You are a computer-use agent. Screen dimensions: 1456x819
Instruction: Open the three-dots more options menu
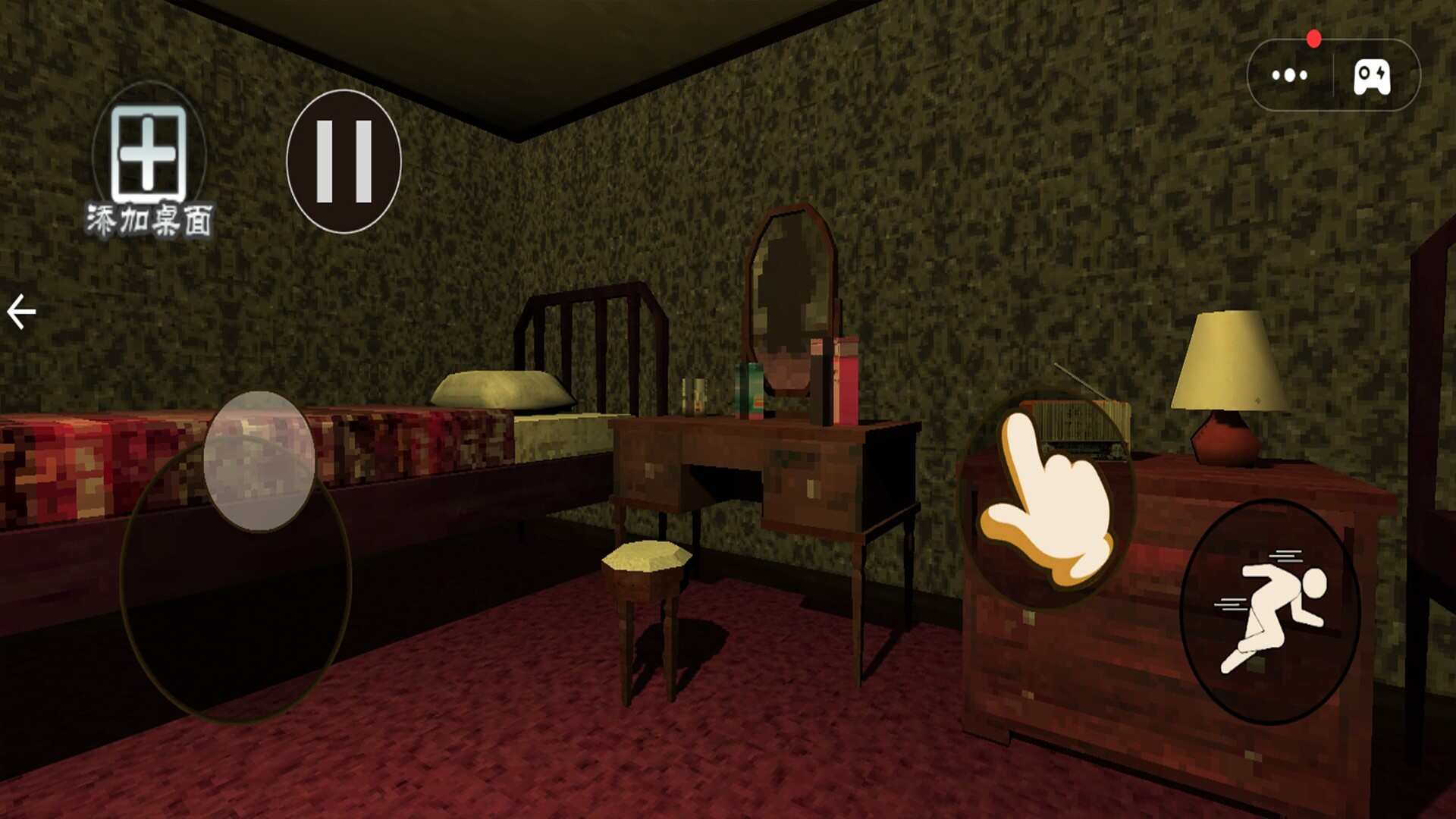(x=1289, y=75)
